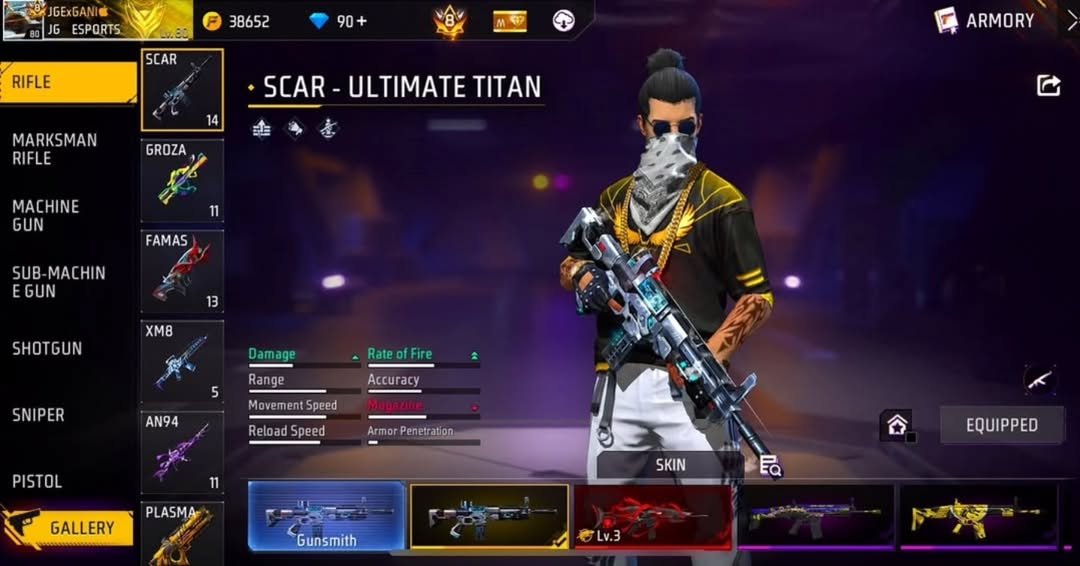Viewport: 1080px width, 566px height.
Task: Pick the AN94 weapon tile
Action: tap(182, 453)
